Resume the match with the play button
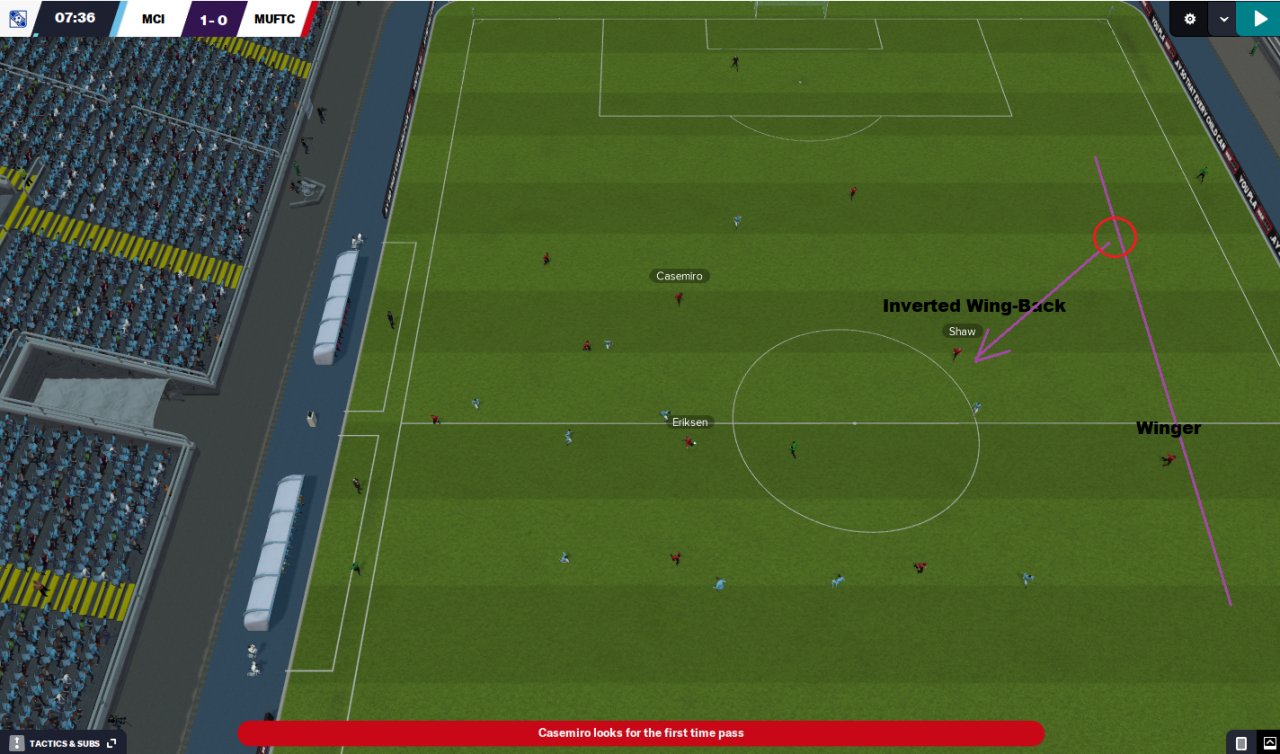This screenshot has width=1280, height=754. (x=1257, y=18)
